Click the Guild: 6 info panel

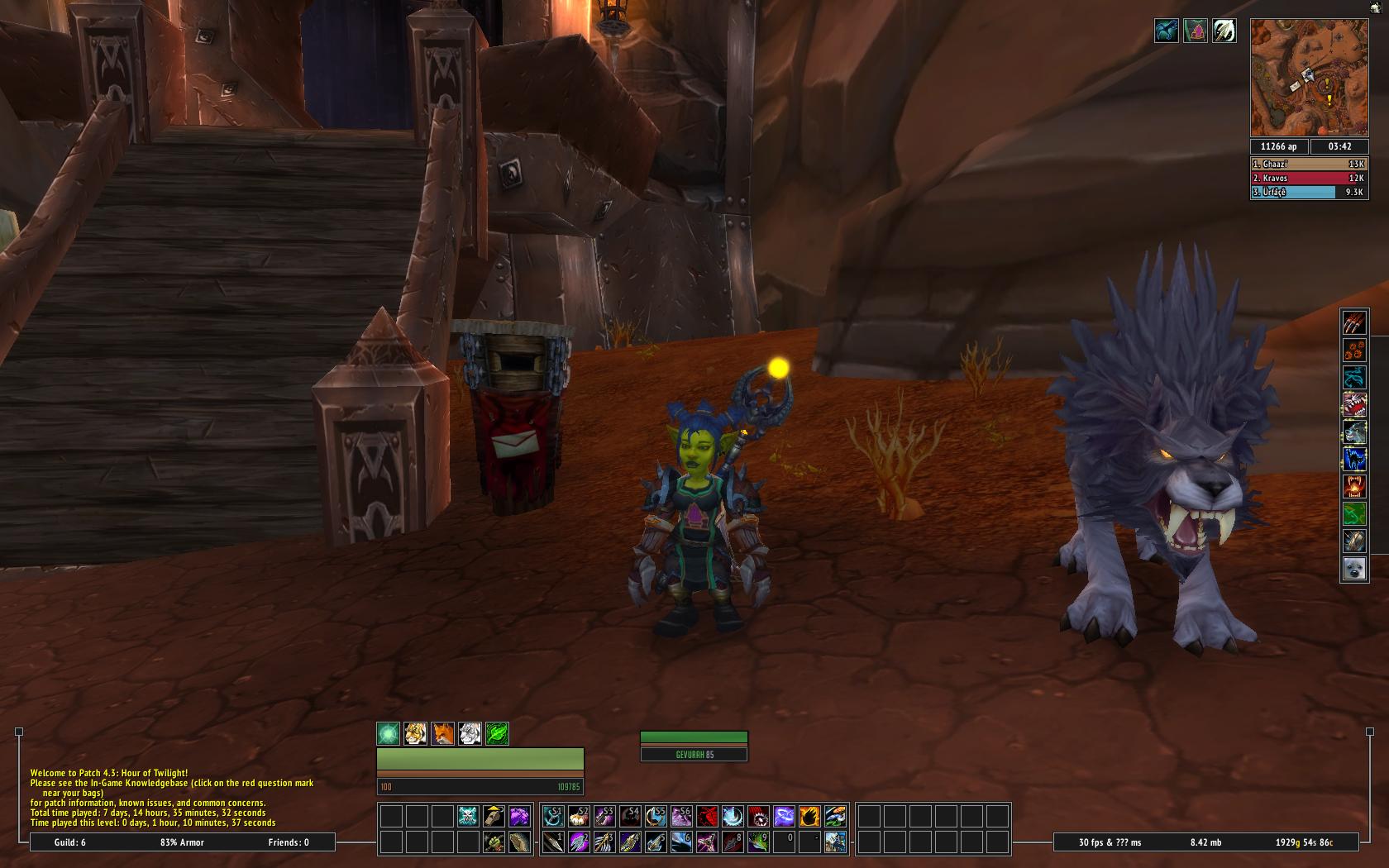71,842
